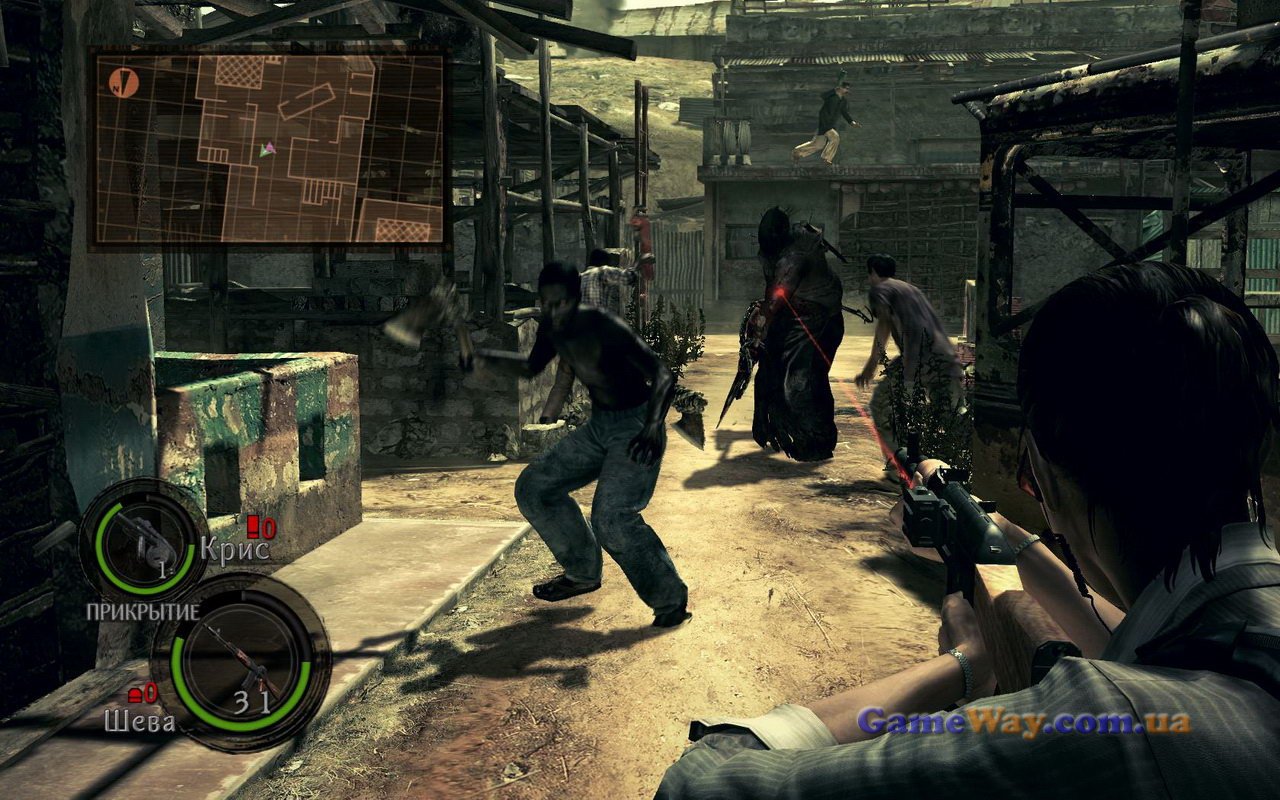Select Chris's weapon icon in the gauge
This screenshot has width=1280, height=800.
pyautogui.click(x=142, y=540)
